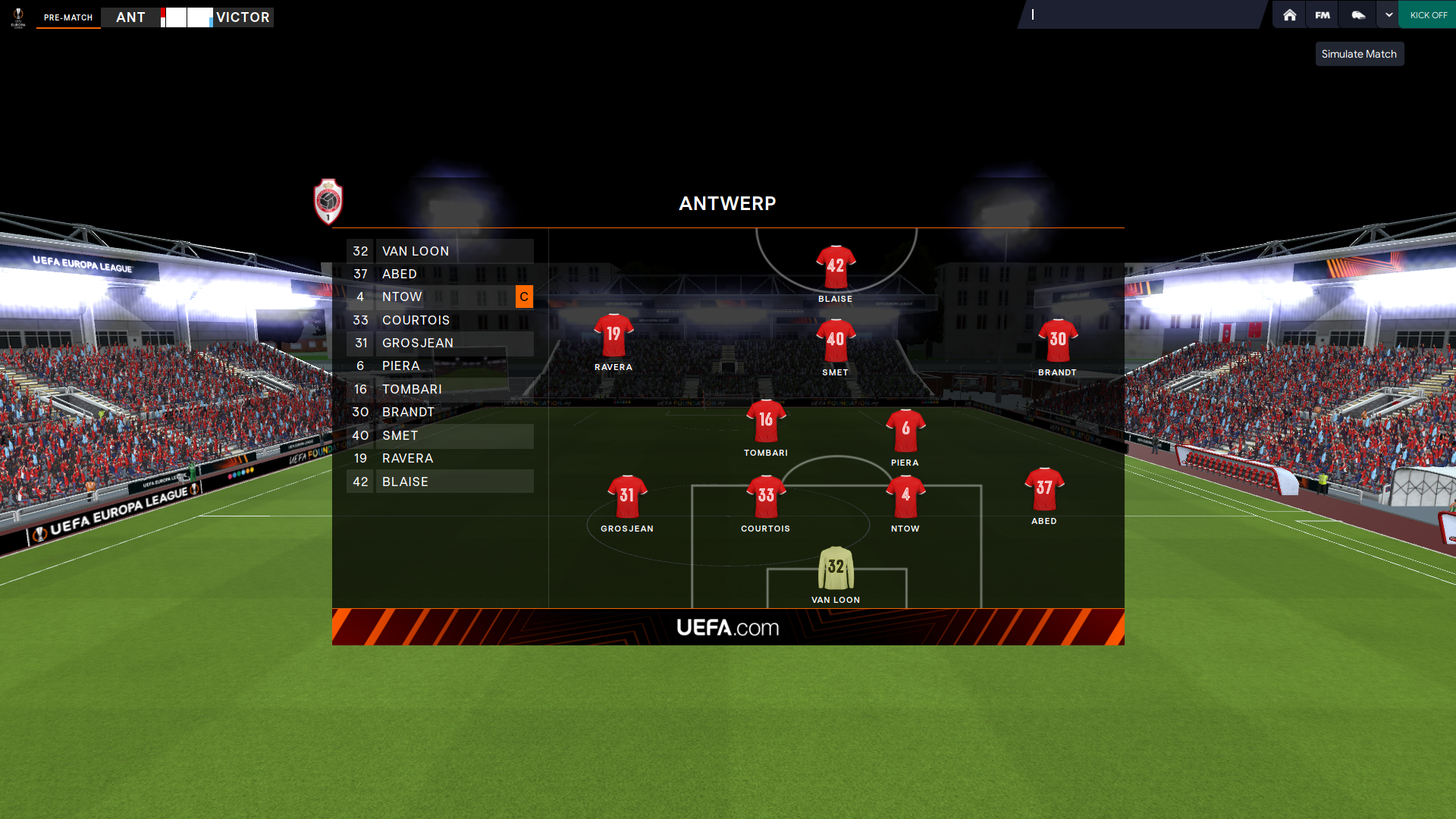Screen dimensions: 1456x819
Task: Select Tombari's row in the lineup list
Action: click(x=440, y=389)
